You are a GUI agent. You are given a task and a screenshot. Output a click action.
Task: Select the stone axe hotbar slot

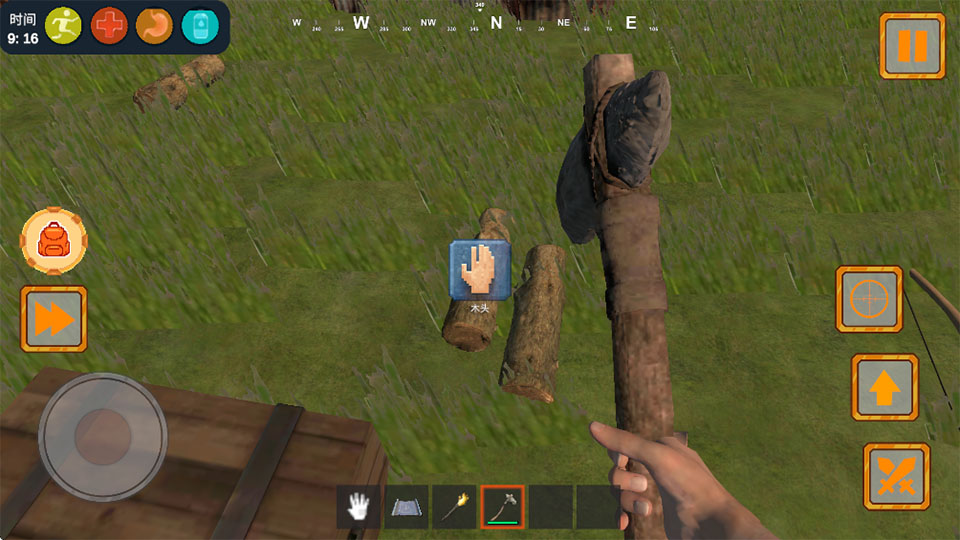(x=502, y=507)
